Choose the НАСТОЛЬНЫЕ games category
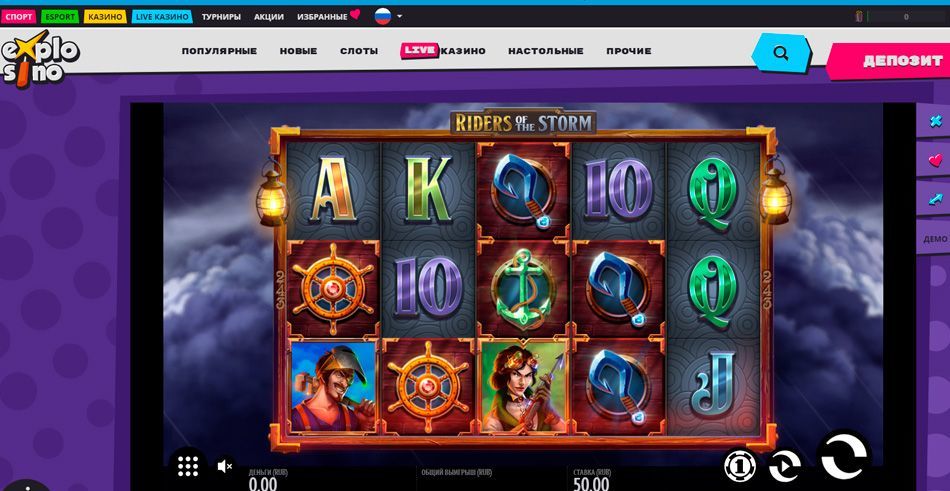Viewport: 950px width, 491px height. click(545, 51)
